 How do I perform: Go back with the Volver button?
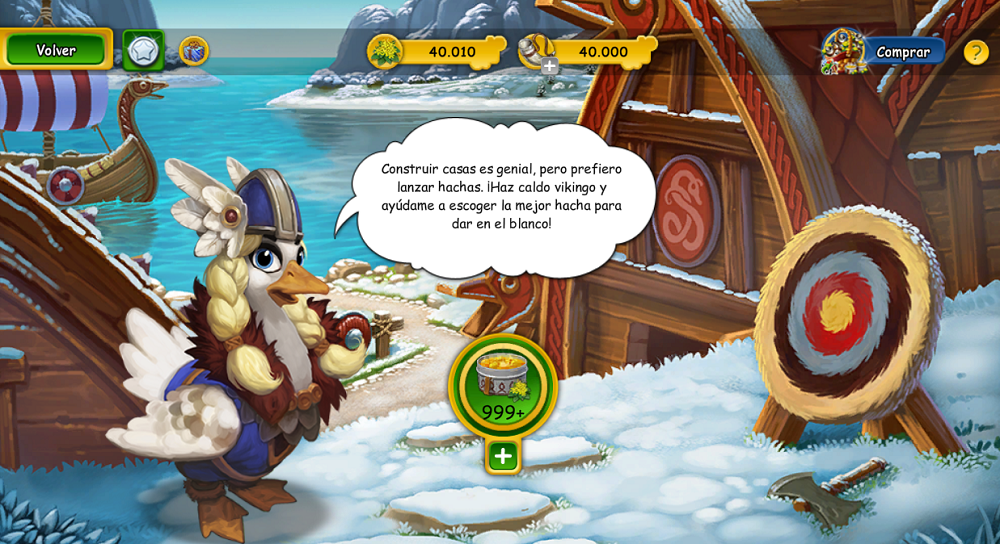56,50
